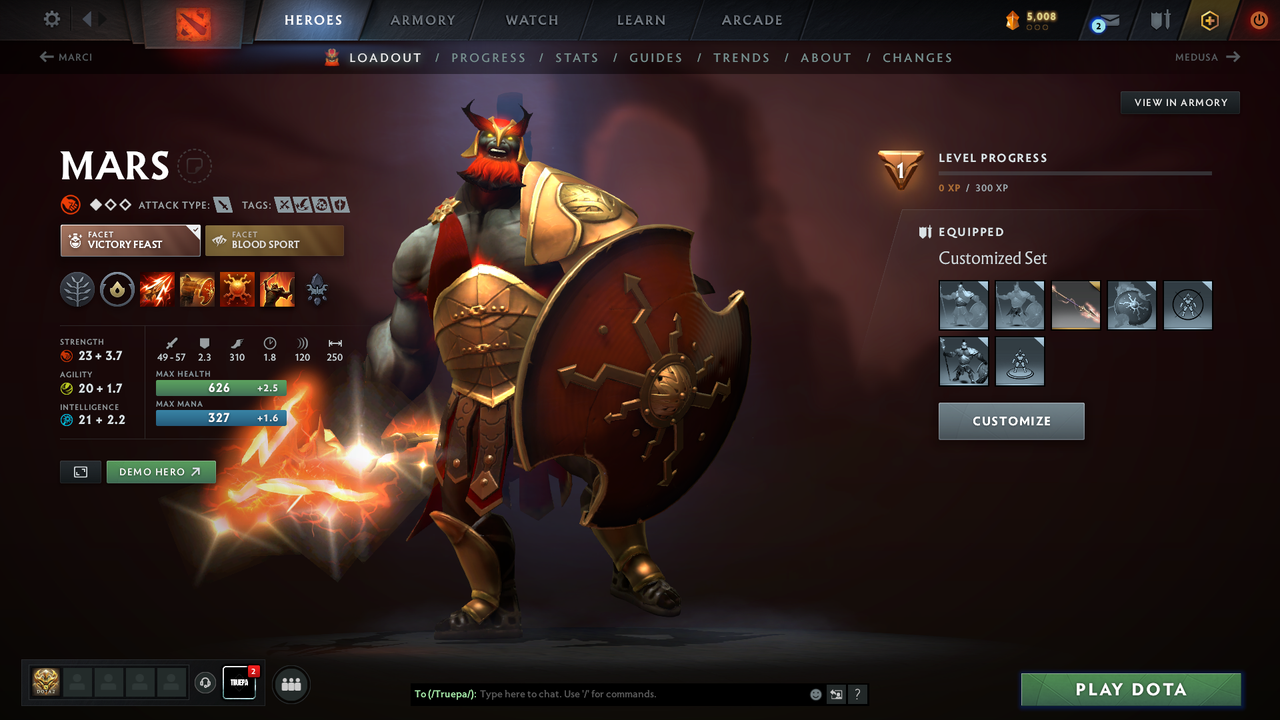Select the Arena of Blood ultimate icon
The width and height of the screenshot is (1280, 720).
click(x=277, y=290)
